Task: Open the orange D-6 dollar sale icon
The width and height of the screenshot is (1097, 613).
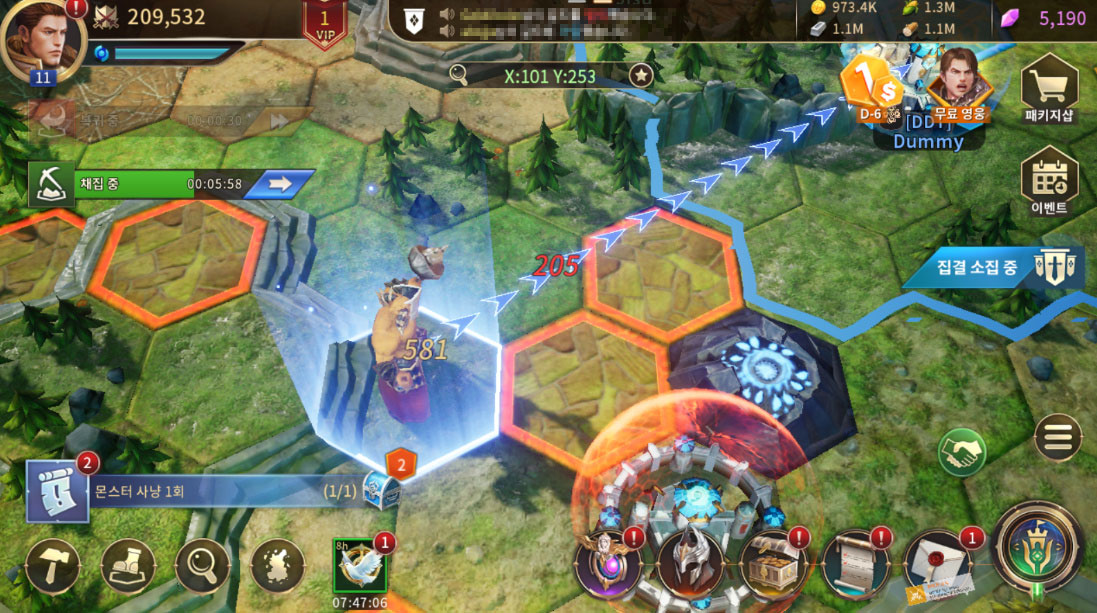Action: (x=867, y=85)
